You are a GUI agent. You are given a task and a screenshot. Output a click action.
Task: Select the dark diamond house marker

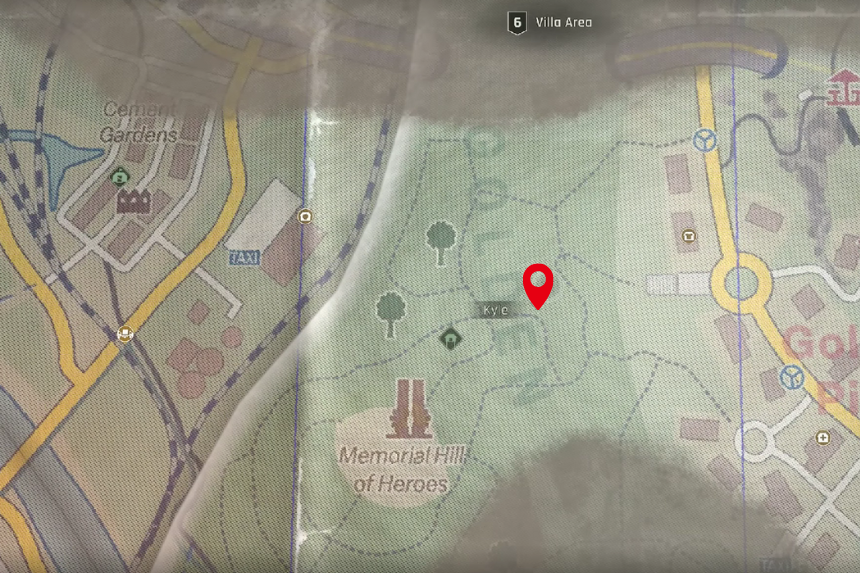click(450, 340)
